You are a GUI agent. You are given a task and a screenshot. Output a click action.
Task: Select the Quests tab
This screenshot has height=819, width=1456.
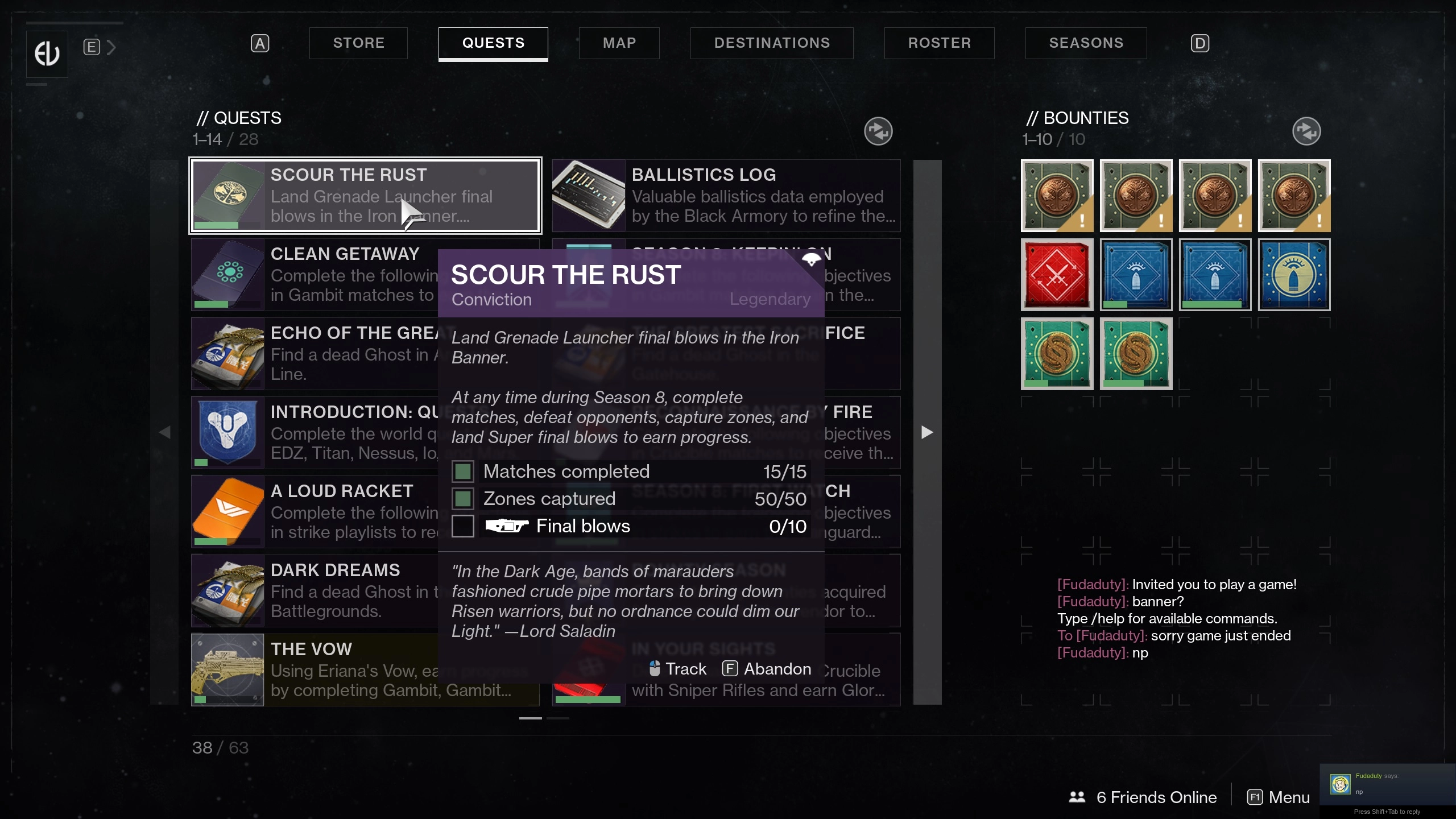tap(493, 43)
